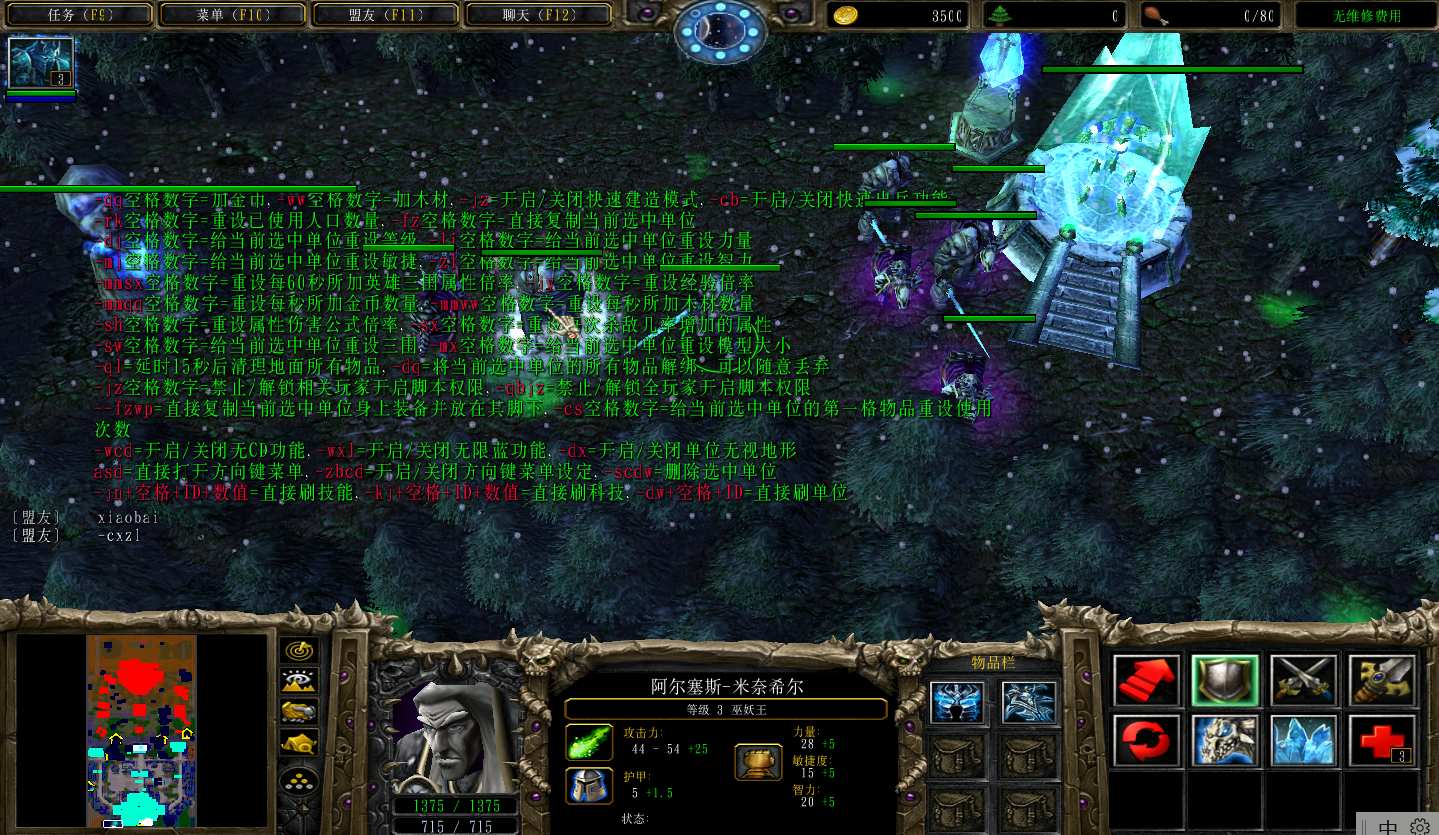Toggle the minimap ally color mode button
Image resolution: width=1439 pixels, height=835 pixels.
click(x=299, y=711)
